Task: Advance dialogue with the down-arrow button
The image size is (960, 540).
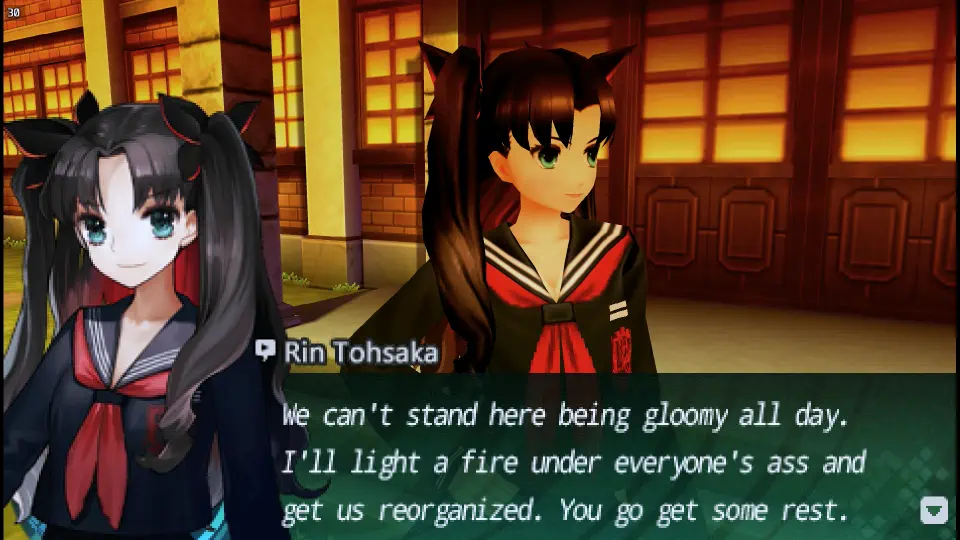Action: point(933,510)
